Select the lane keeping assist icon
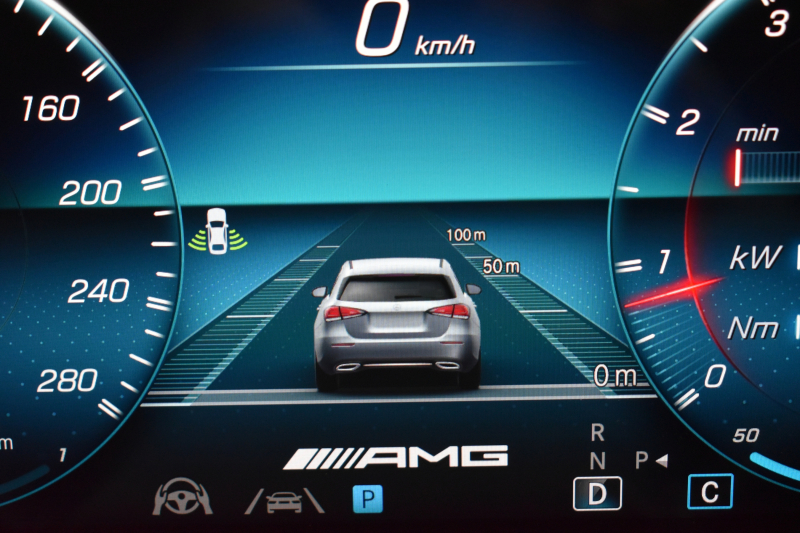 point(284,498)
